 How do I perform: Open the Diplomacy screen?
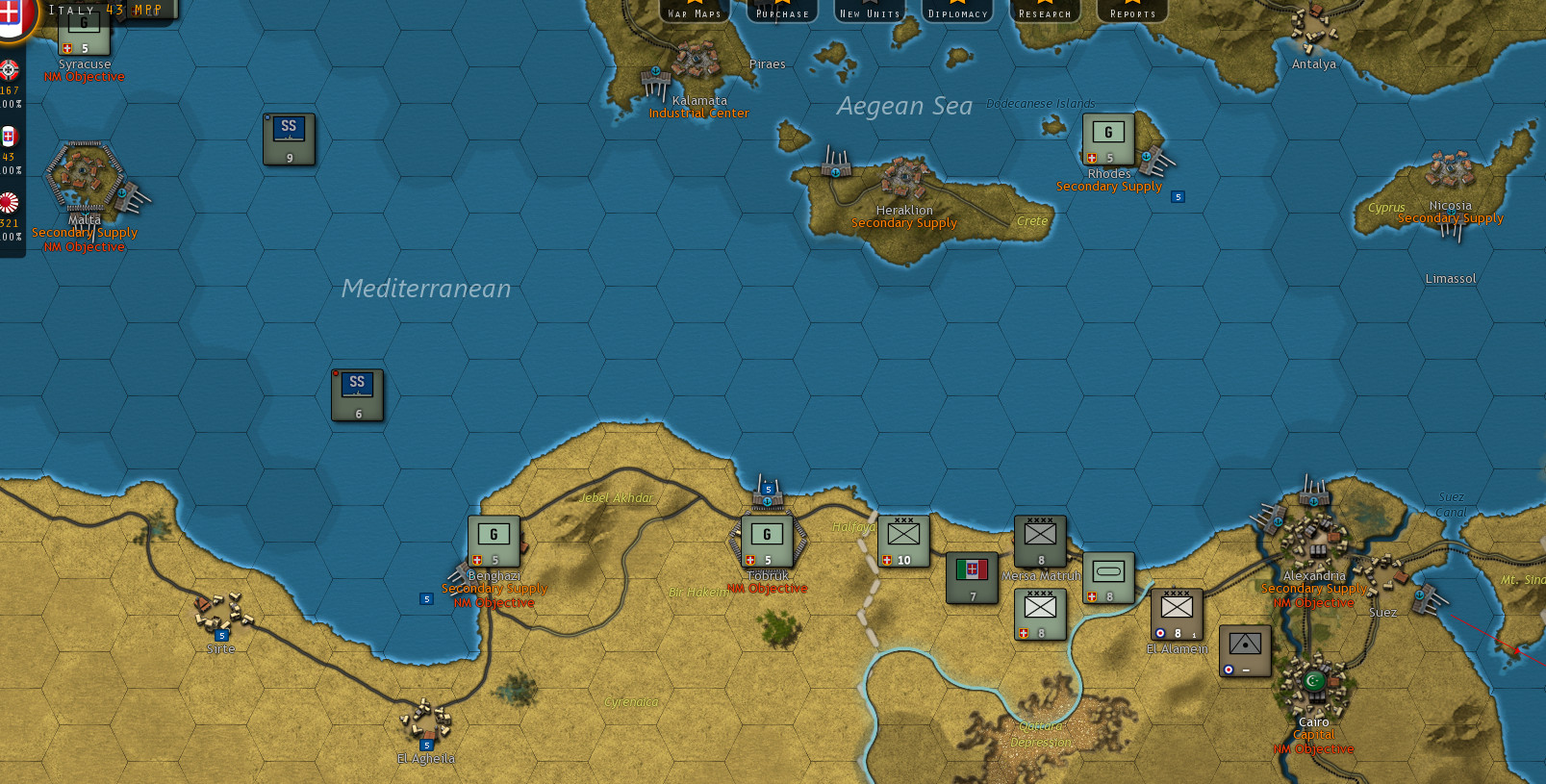pos(957,12)
